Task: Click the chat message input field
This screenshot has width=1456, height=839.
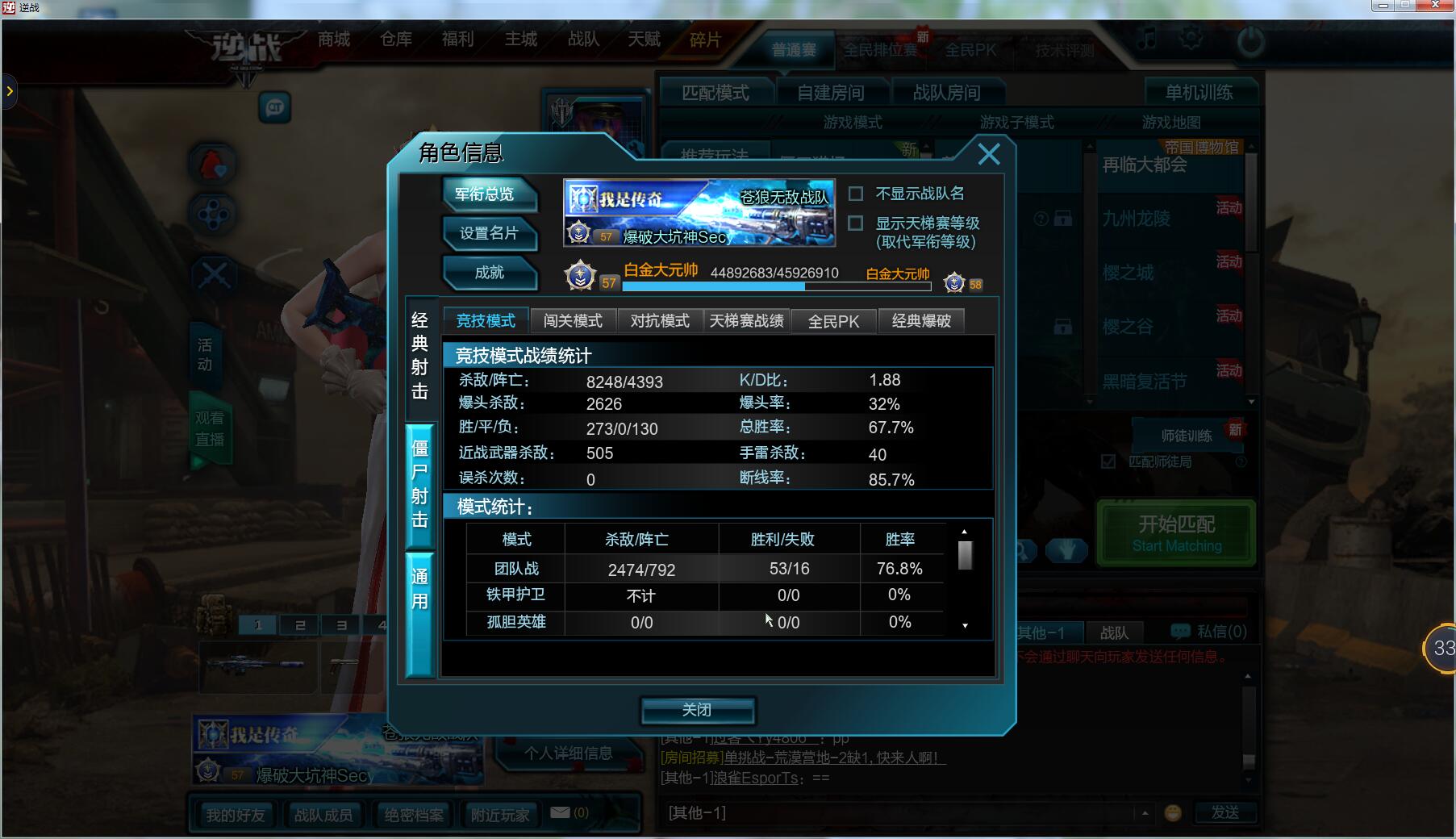Action: tap(895, 813)
